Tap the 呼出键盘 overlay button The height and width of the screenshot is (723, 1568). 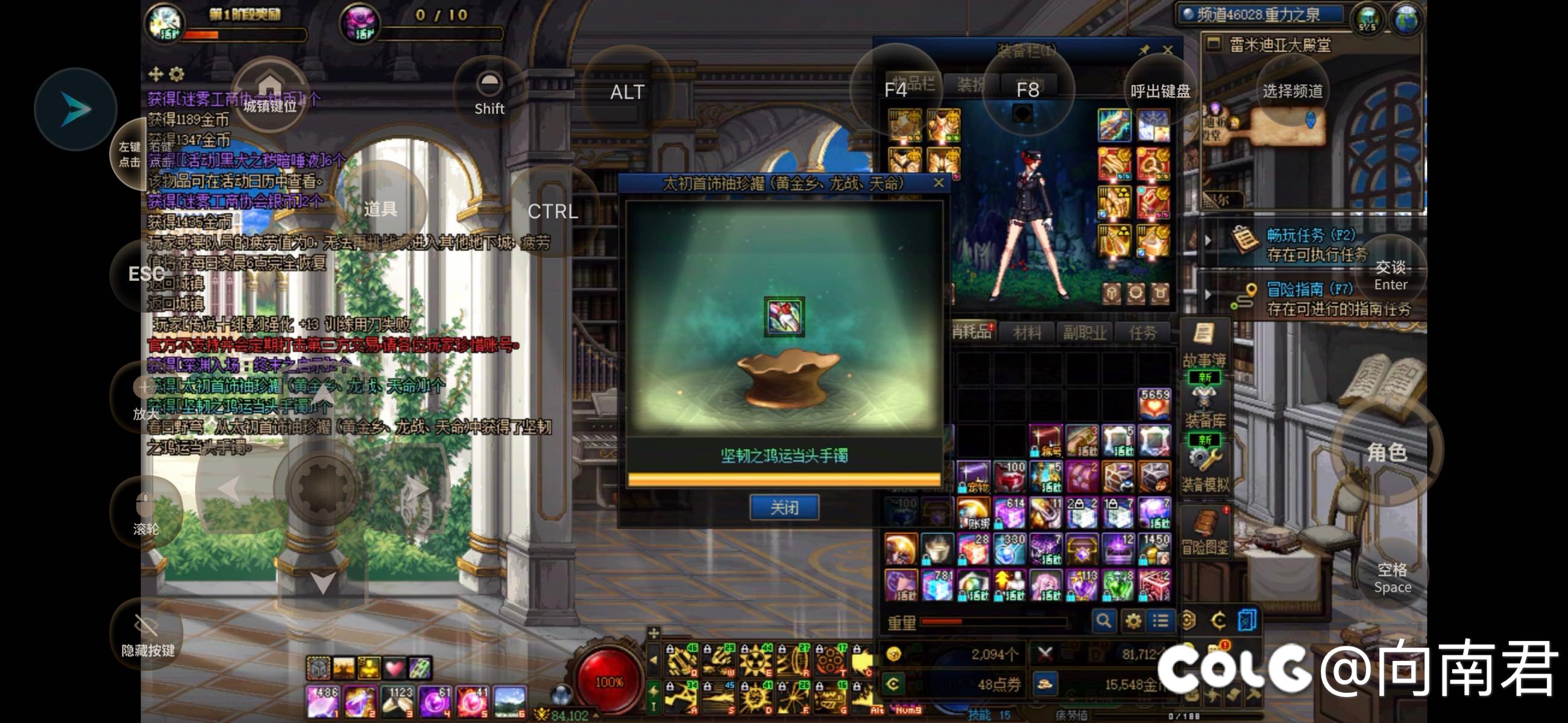1159,91
